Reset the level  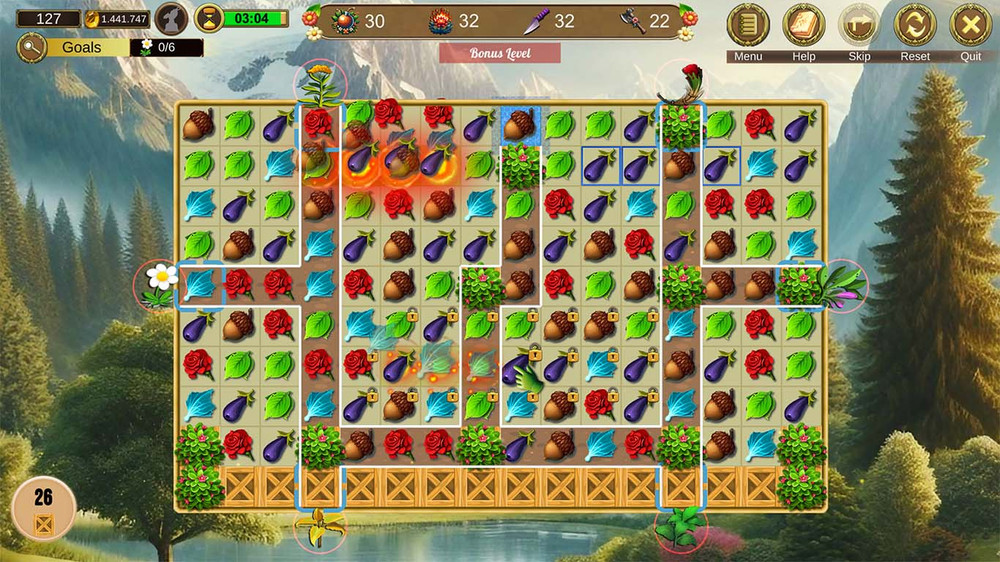tap(915, 25)
